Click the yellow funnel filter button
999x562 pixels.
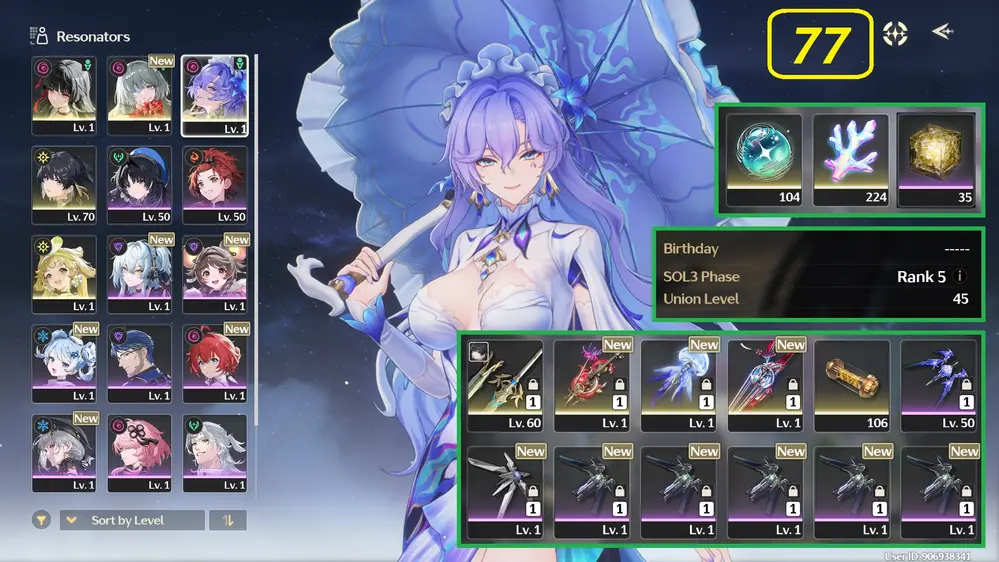(42, 520)
